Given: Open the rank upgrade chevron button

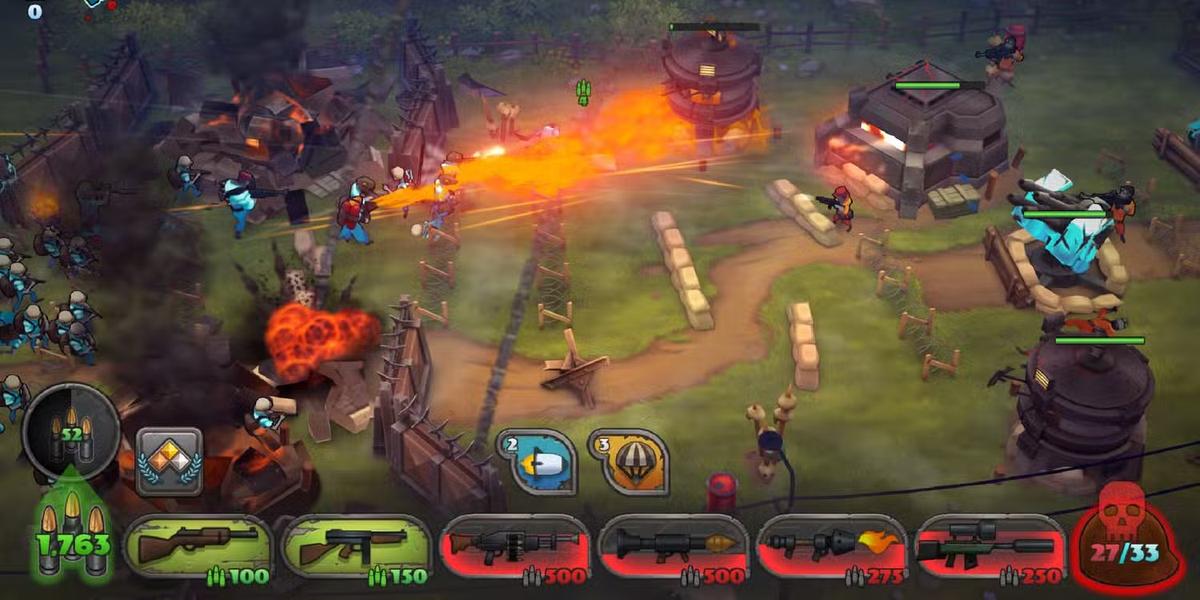Looking at the screenshot, I should (169, 461).
